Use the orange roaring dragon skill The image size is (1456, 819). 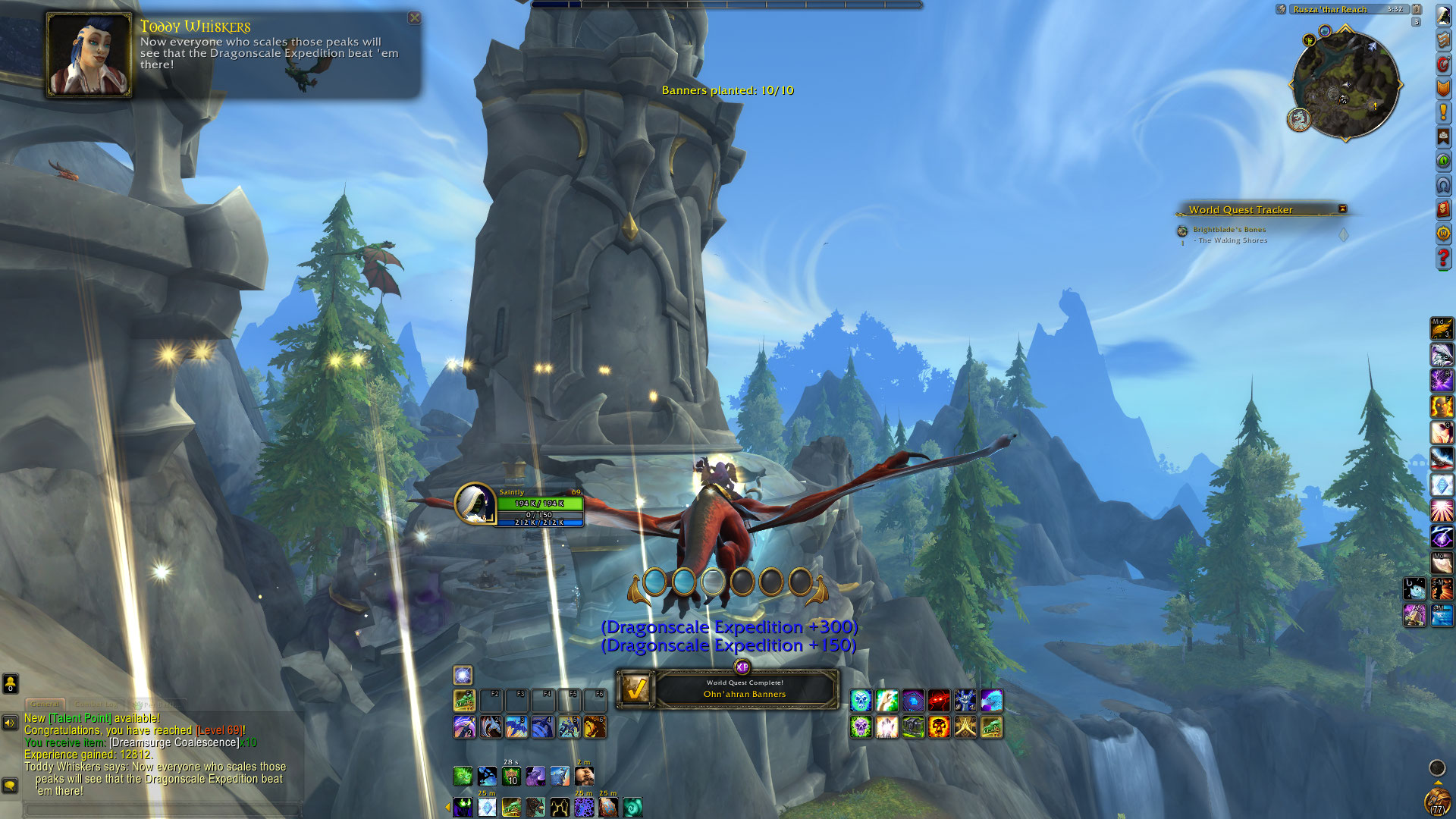(595, 727)
